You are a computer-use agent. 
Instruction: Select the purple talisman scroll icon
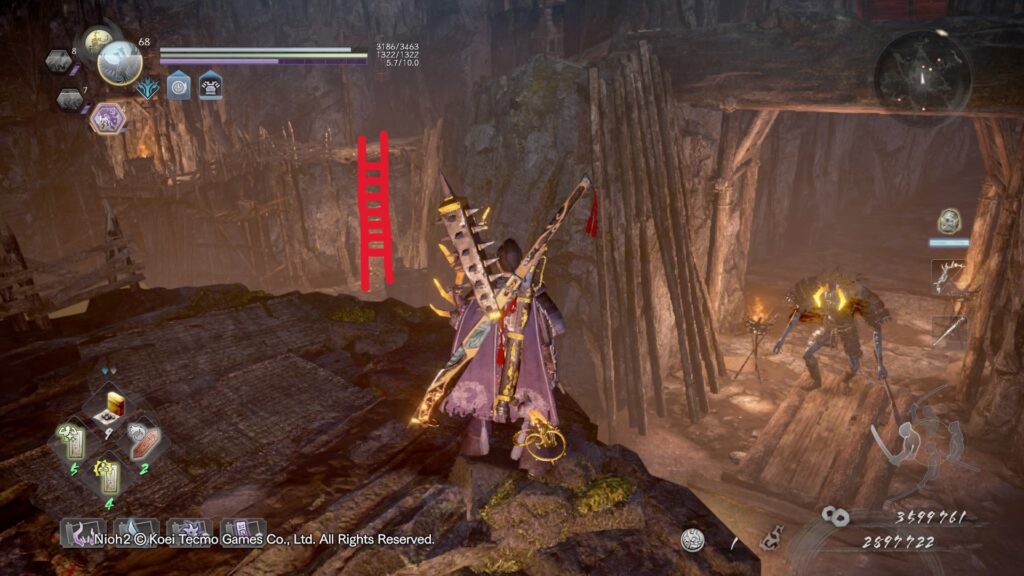click(x=243, y=532)
